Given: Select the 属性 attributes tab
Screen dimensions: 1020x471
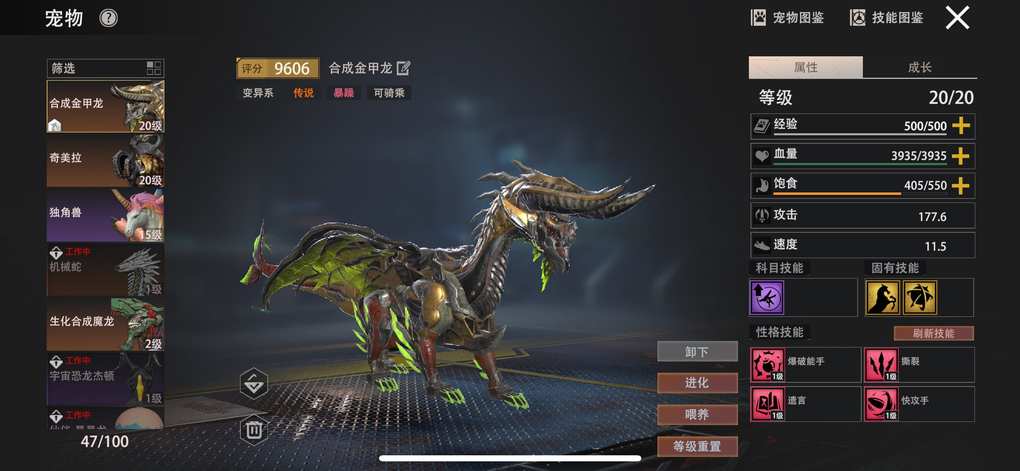Looking at the screenshot, I should click(x=805, y=68).
